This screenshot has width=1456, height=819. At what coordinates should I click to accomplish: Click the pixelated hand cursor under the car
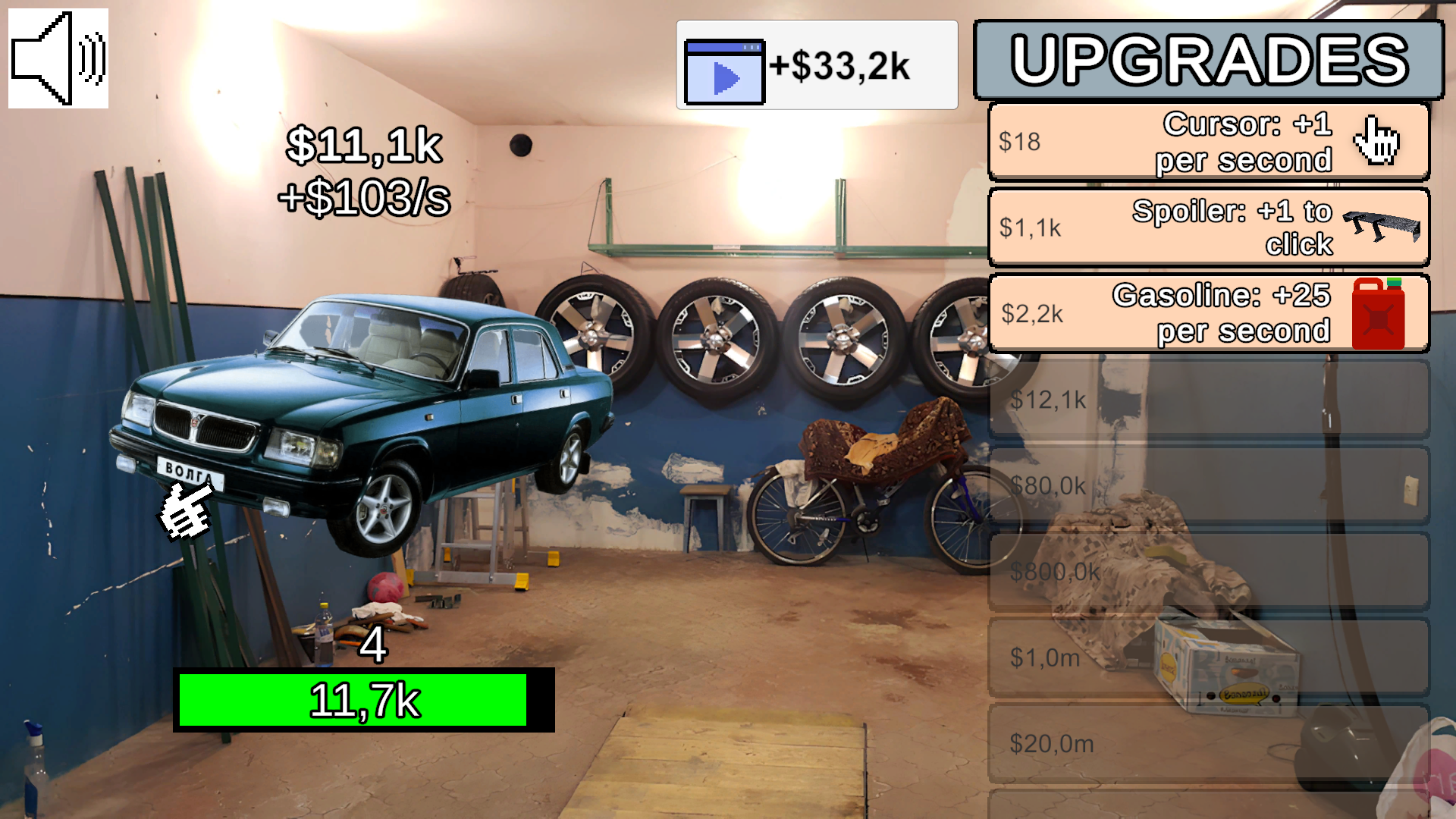[x=182, y=512]
